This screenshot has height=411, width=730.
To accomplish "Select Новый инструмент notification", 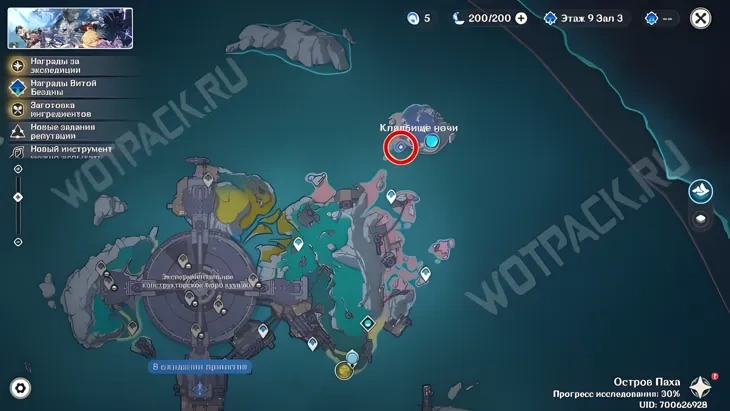I will pyautogui.click(x=61, y=150).
